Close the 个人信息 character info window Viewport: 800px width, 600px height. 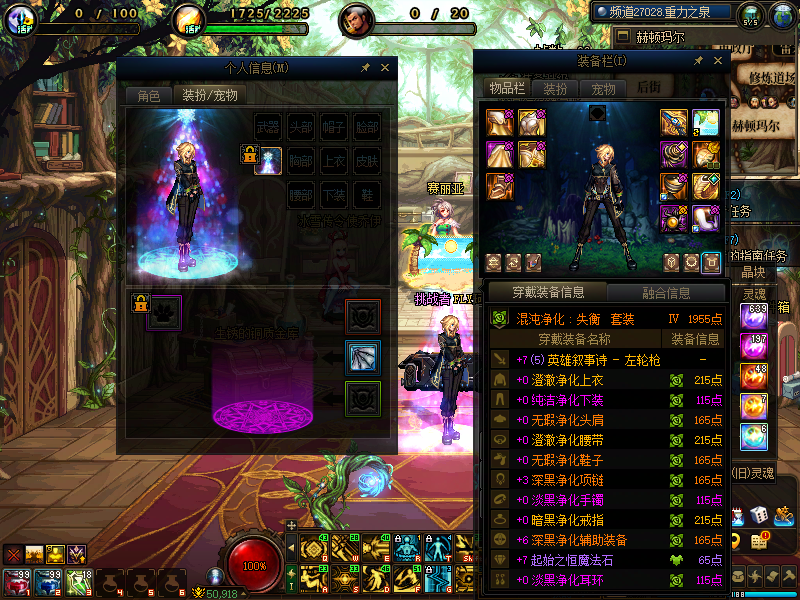(x=385, y=68)
